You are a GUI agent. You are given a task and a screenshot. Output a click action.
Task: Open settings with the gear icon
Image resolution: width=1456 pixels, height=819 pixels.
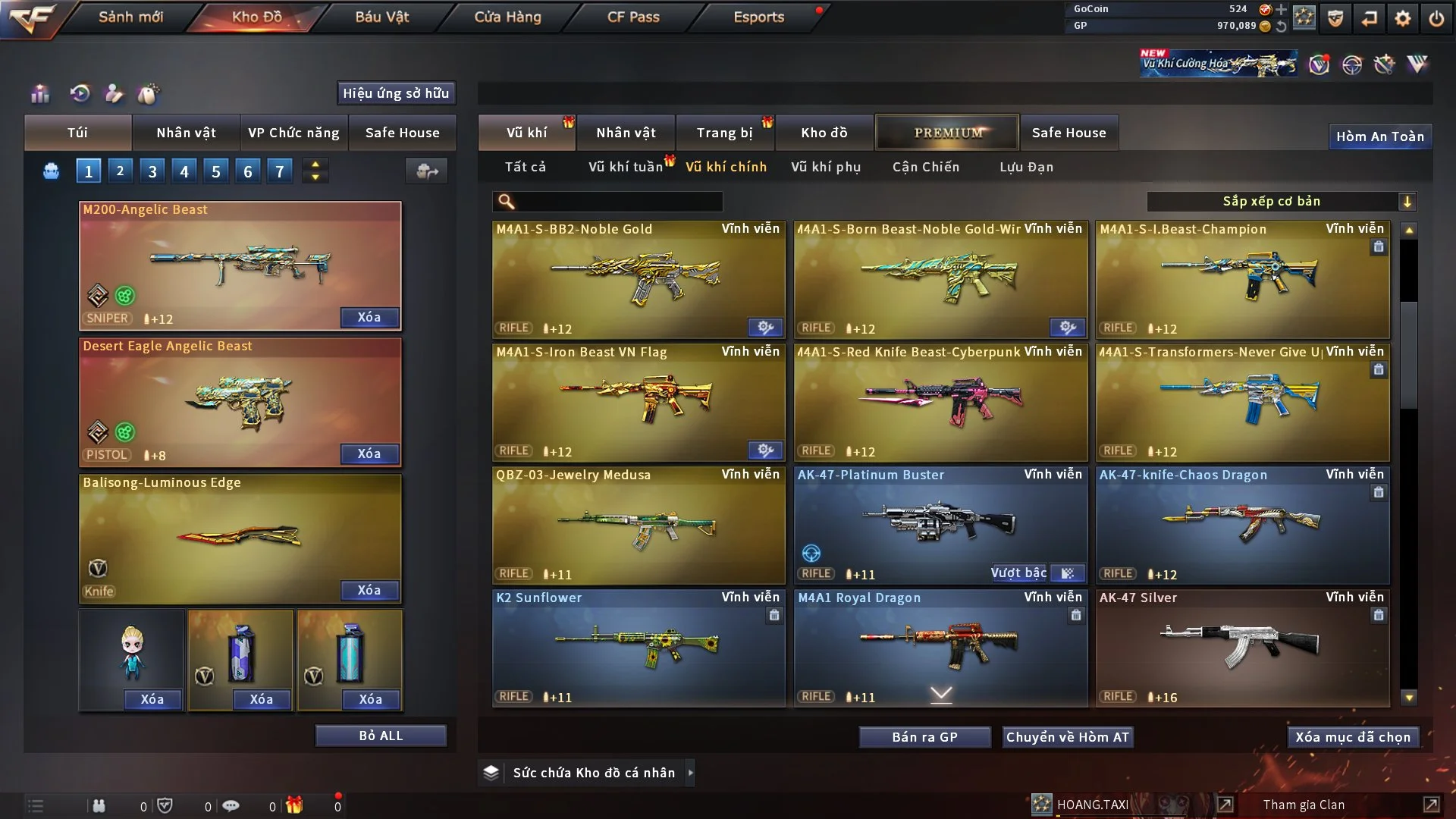1403,17
